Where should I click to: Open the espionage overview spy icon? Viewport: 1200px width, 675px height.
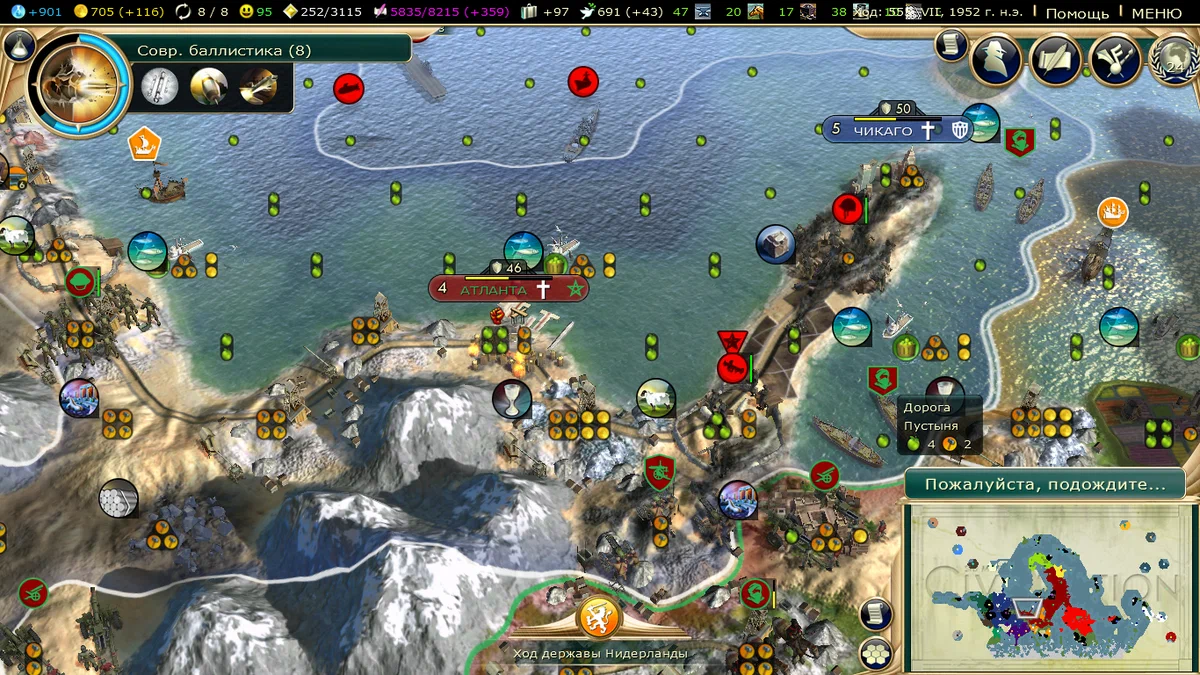(996, 59)
